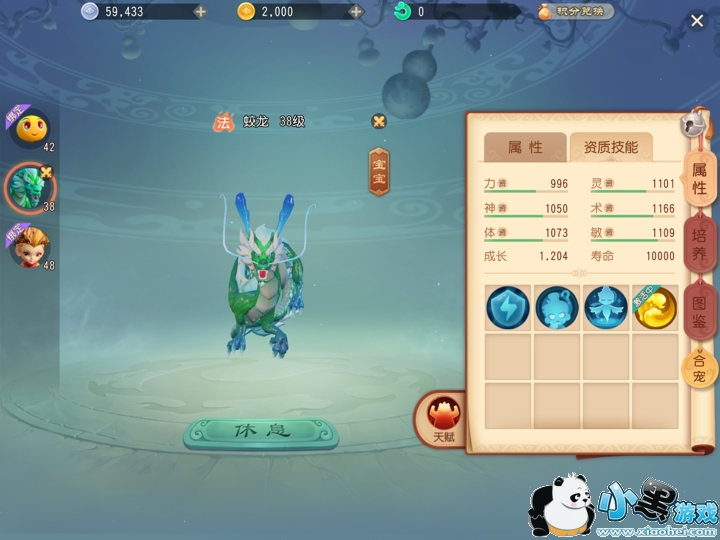
Task: Open the 天赋 talent button
Action: [x=441, y=418]
